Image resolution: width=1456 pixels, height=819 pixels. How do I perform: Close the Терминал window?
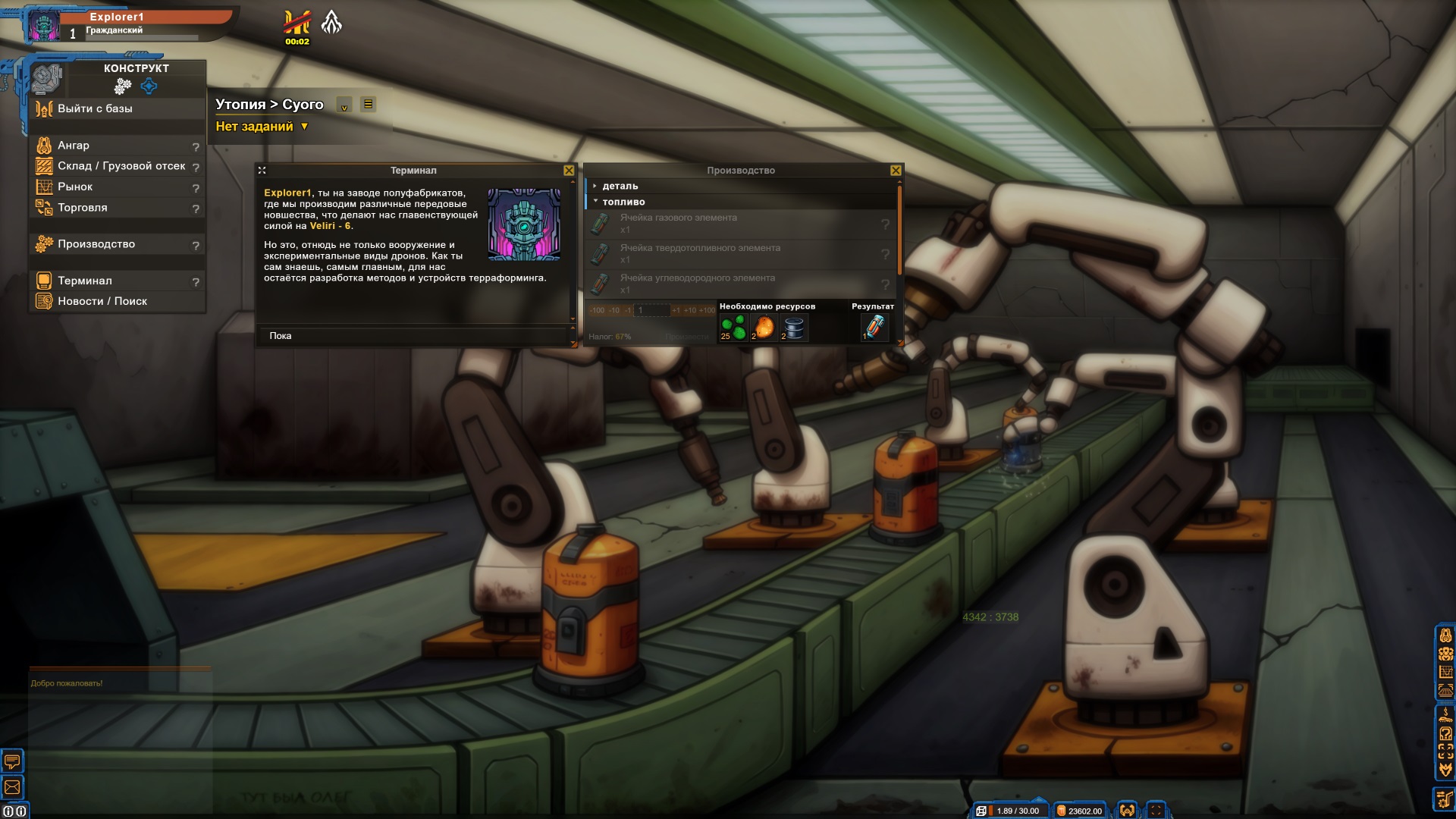[569, 171]
